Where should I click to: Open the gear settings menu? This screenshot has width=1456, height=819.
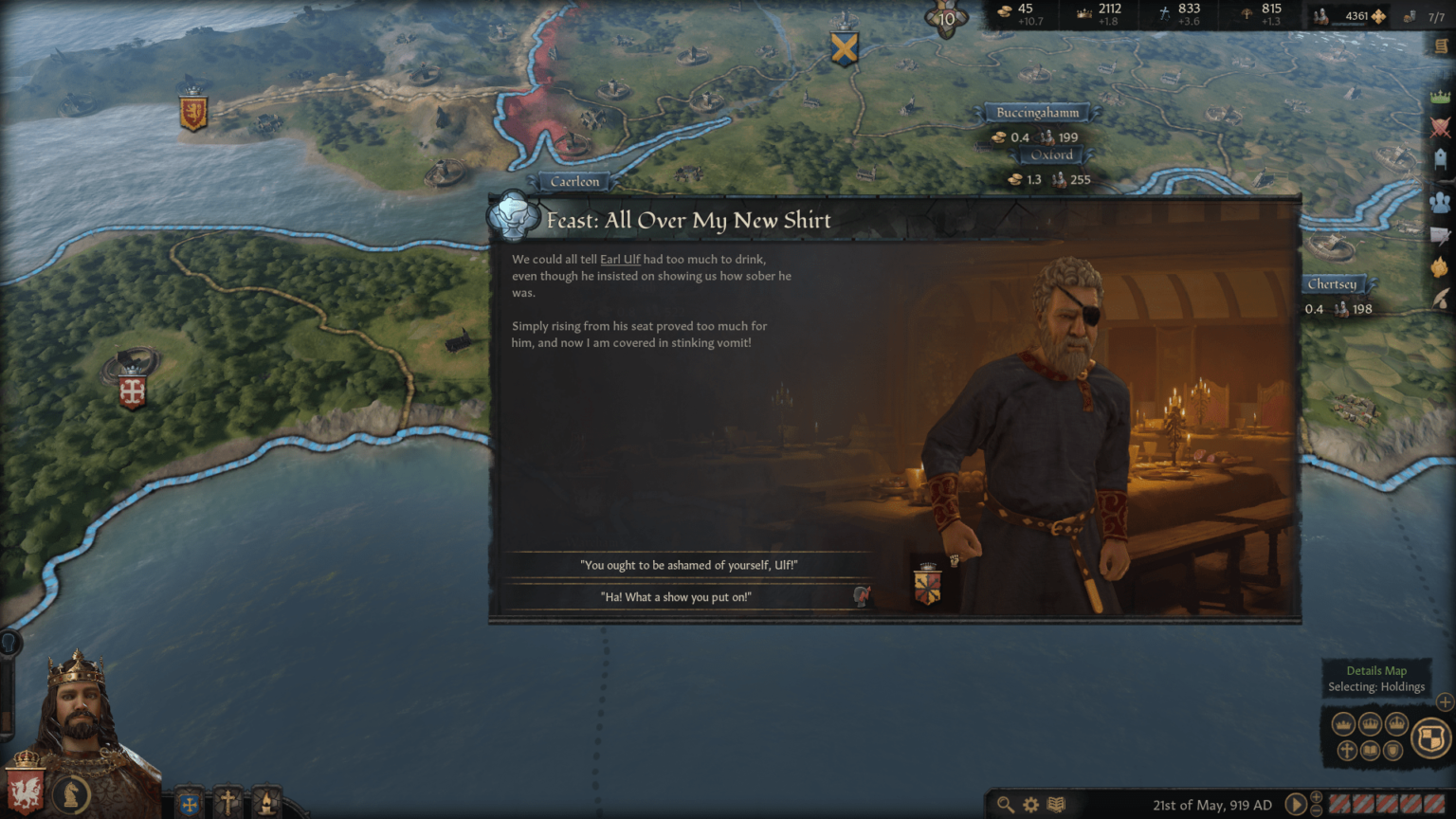pos(1030,805)
